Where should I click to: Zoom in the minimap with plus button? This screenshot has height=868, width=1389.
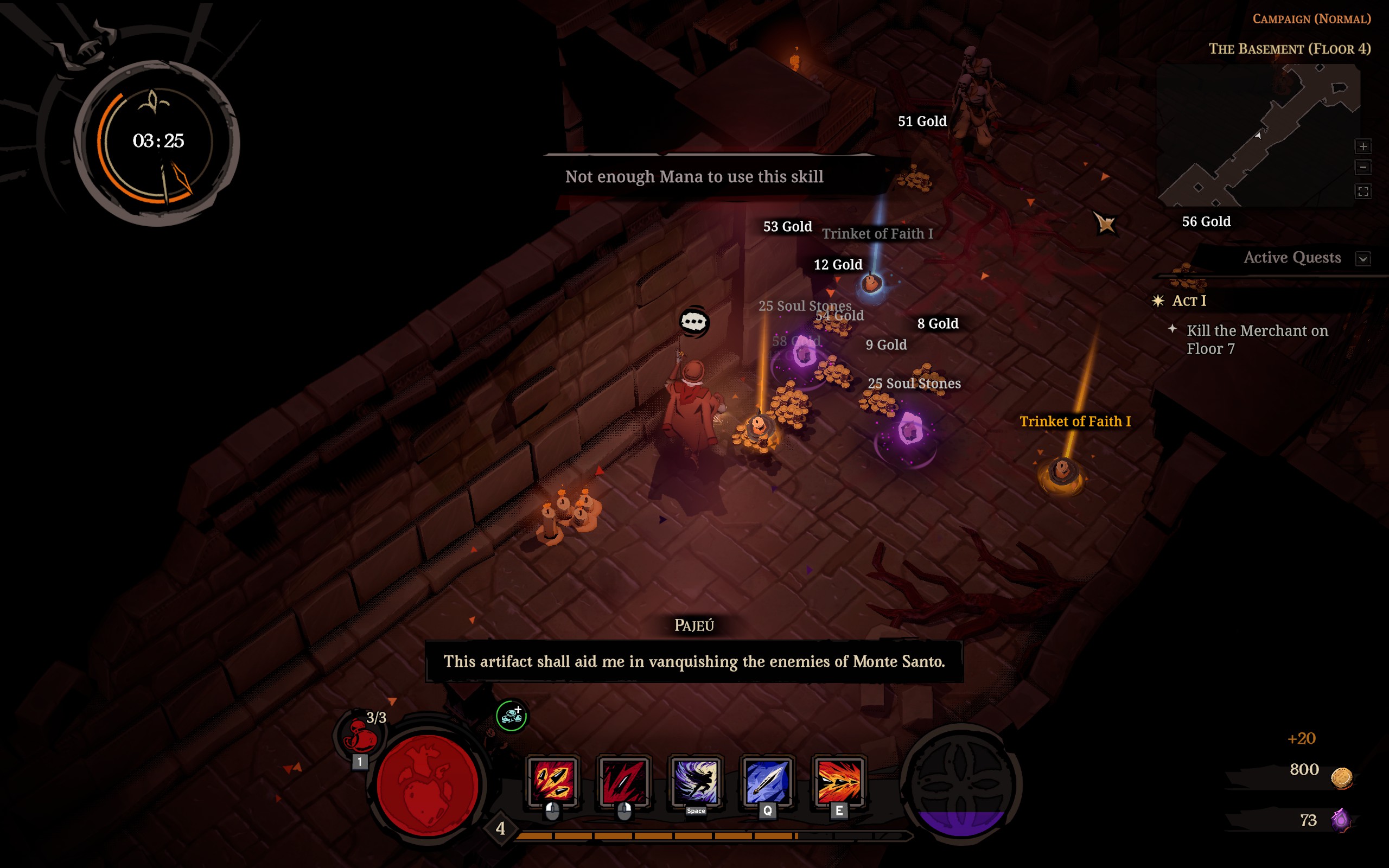(1363, 146)
